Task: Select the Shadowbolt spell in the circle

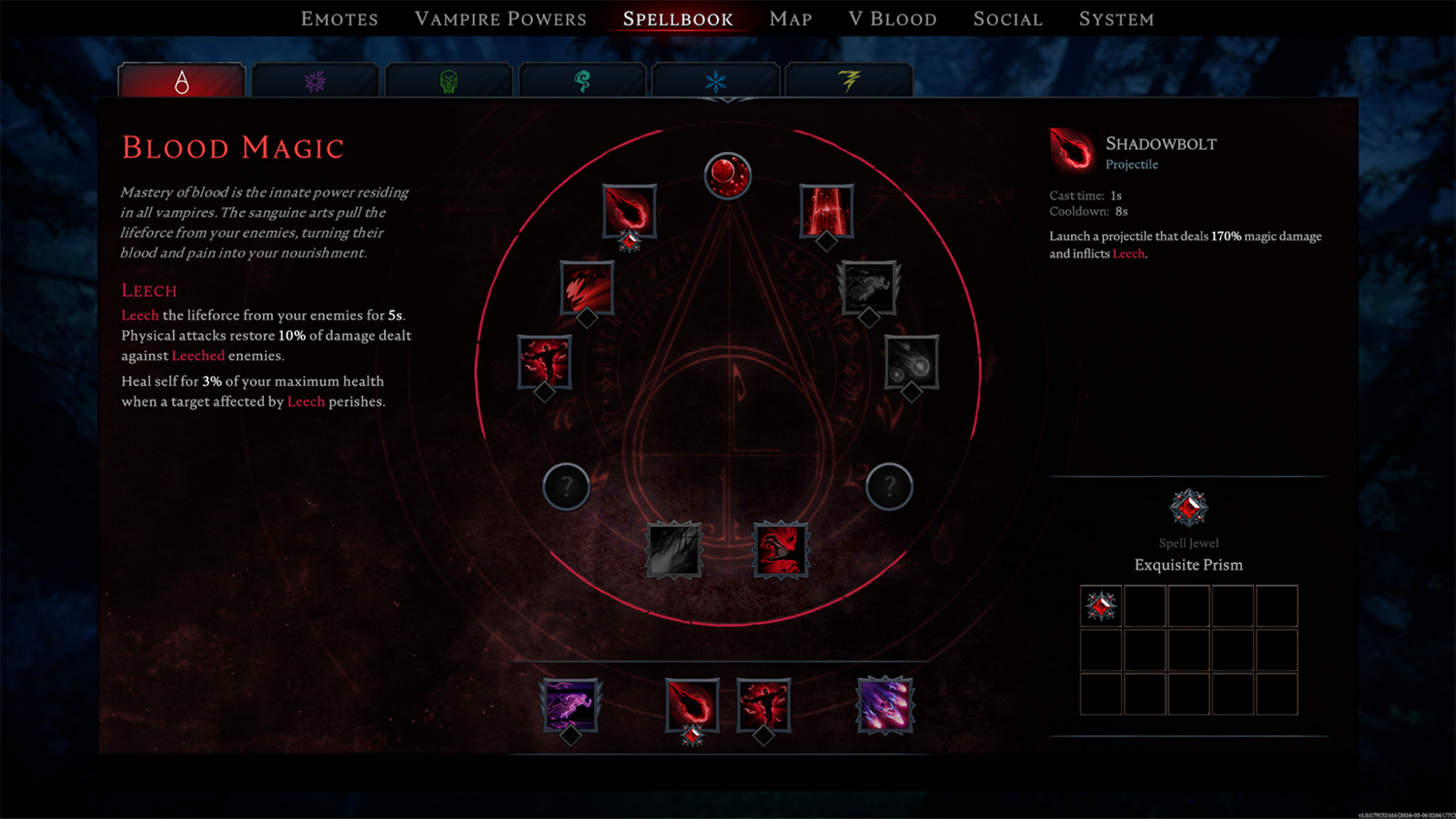Action: [629, 210]
